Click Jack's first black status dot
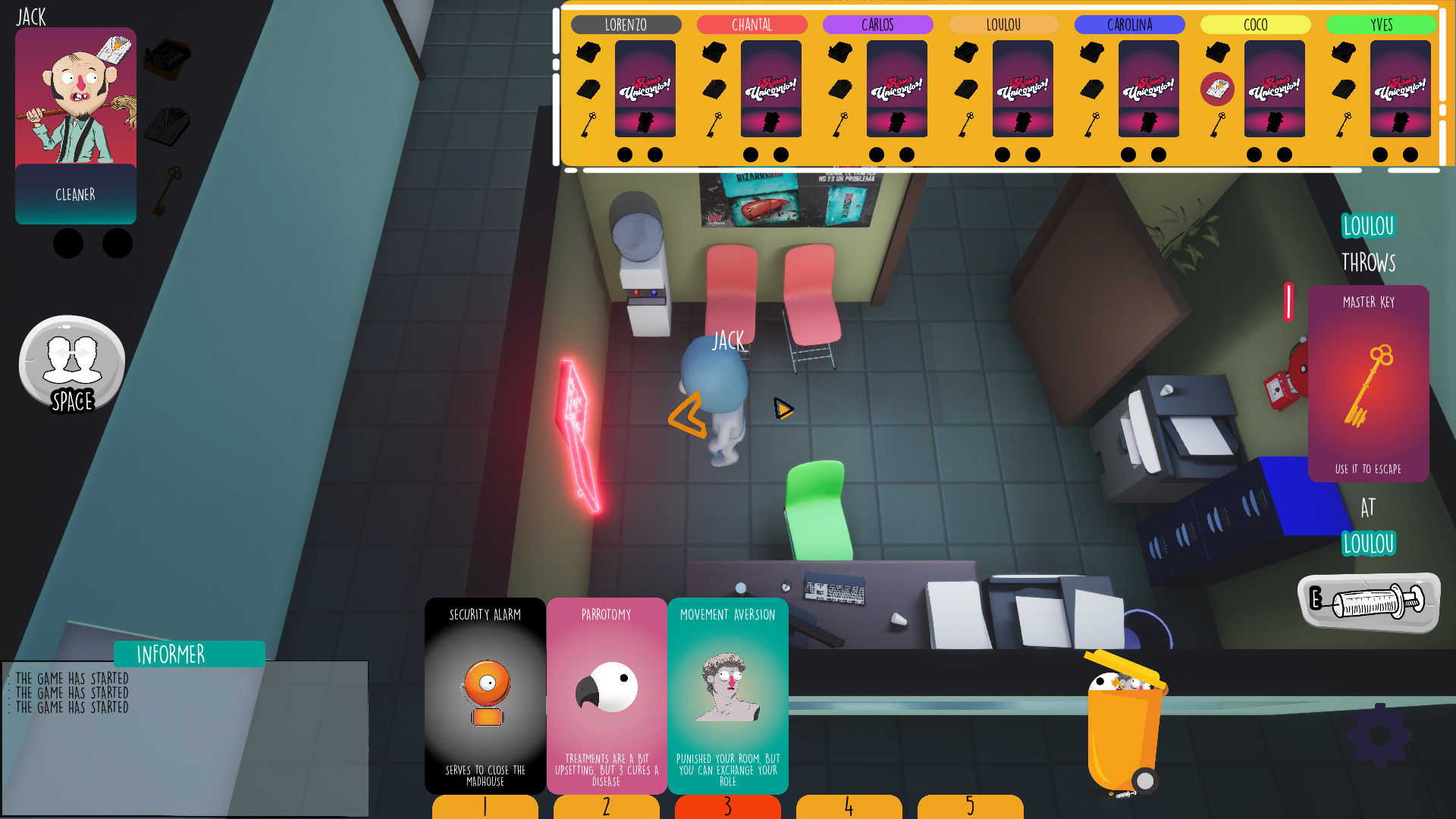Viewport: 1456px width, 819px height. tap(68, 244)
